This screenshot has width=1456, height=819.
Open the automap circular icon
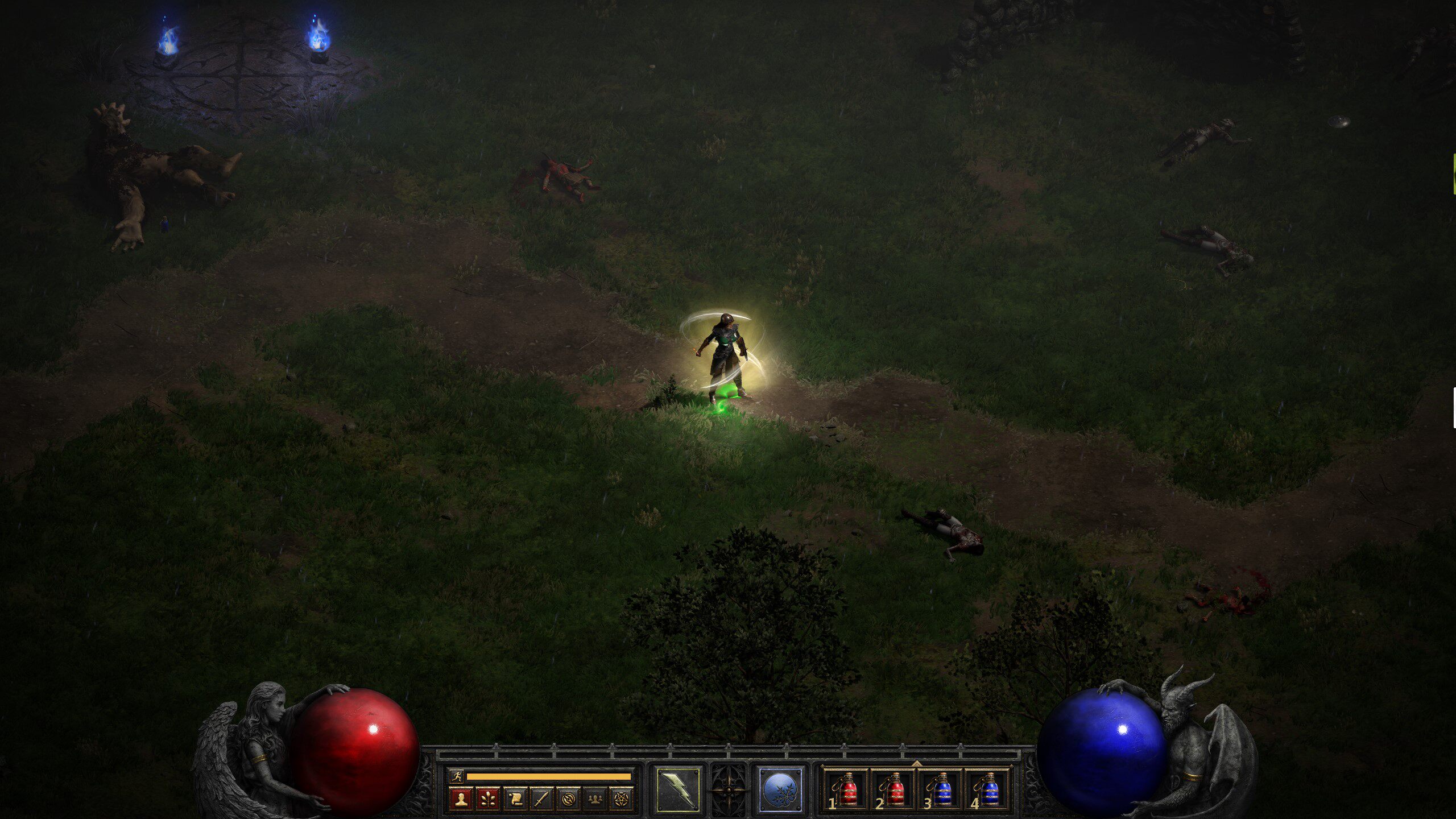(568, 799)
